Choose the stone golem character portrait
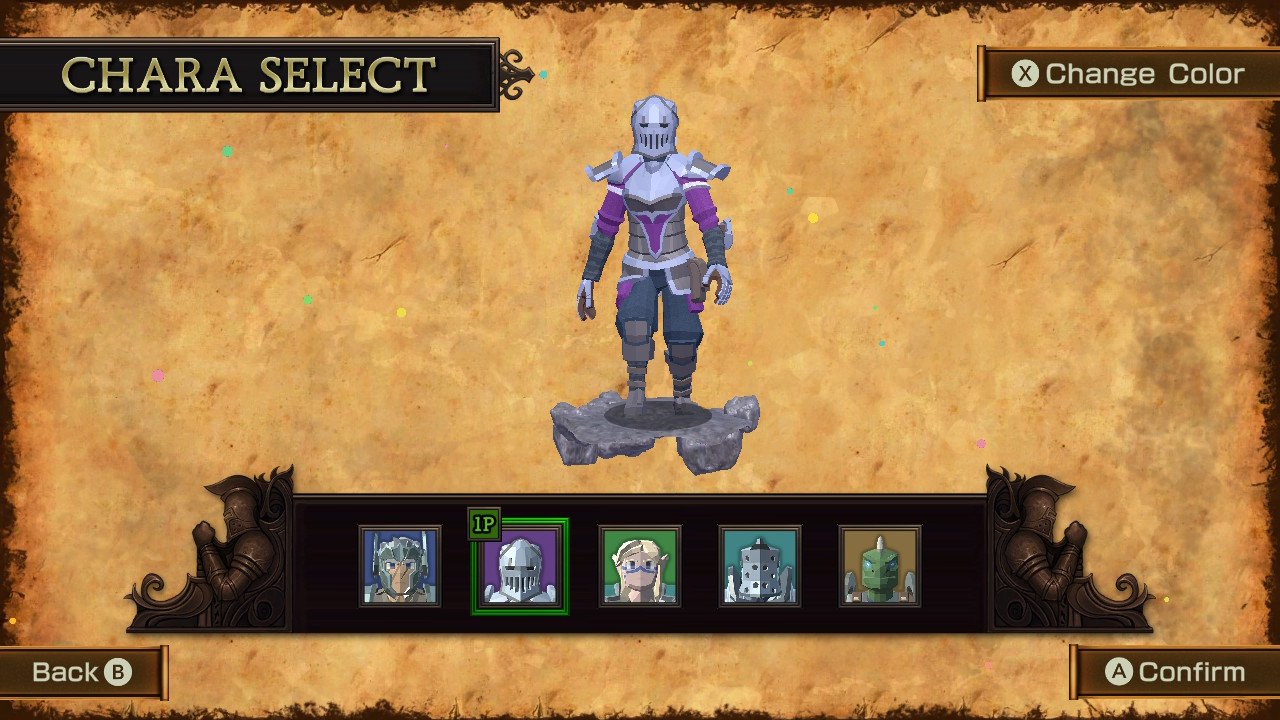Image resolution: width=1280 pixels, height=720 pixels. coord(760,567)
